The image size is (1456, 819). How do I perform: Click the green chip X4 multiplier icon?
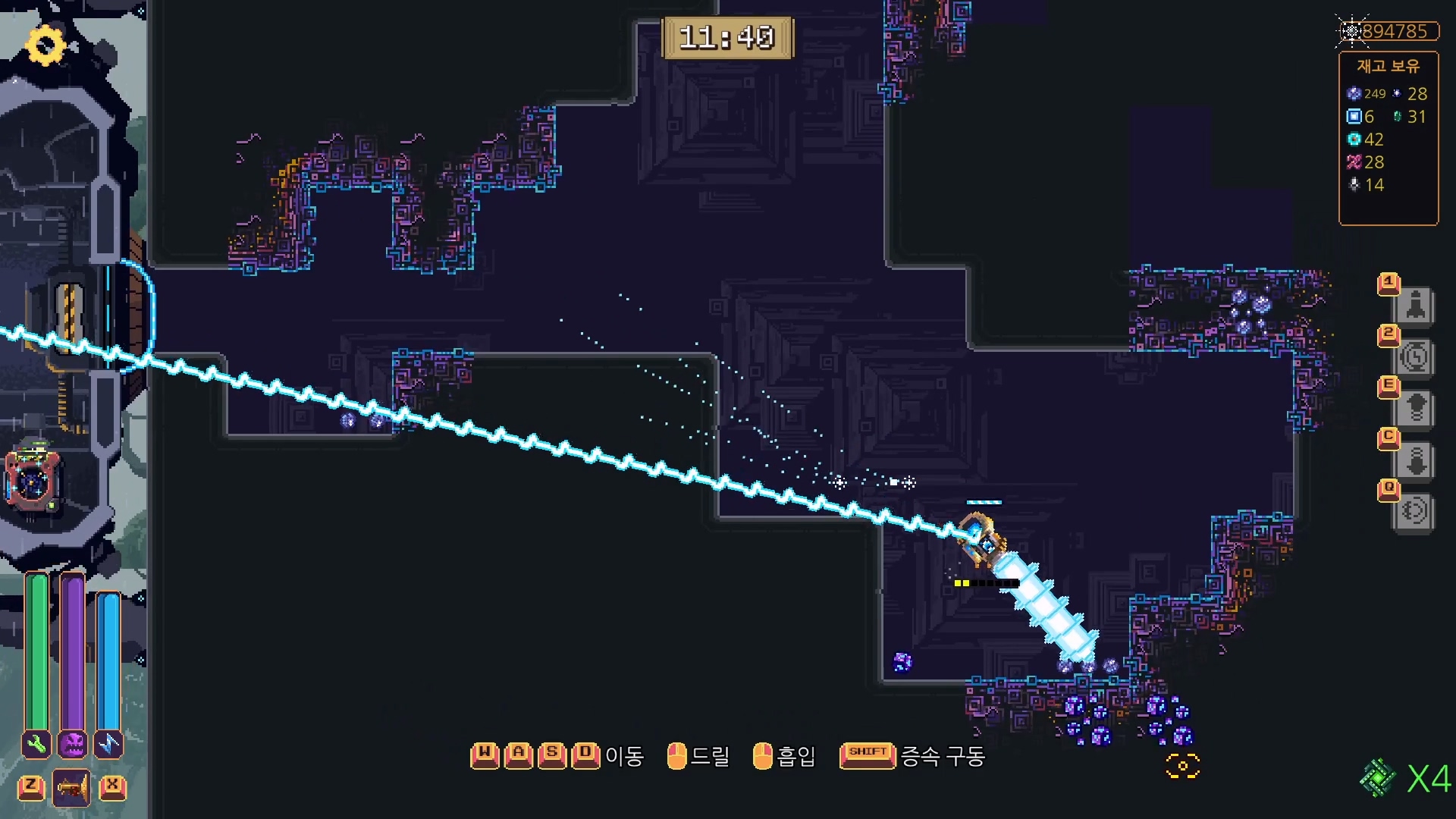[1378, 778]
